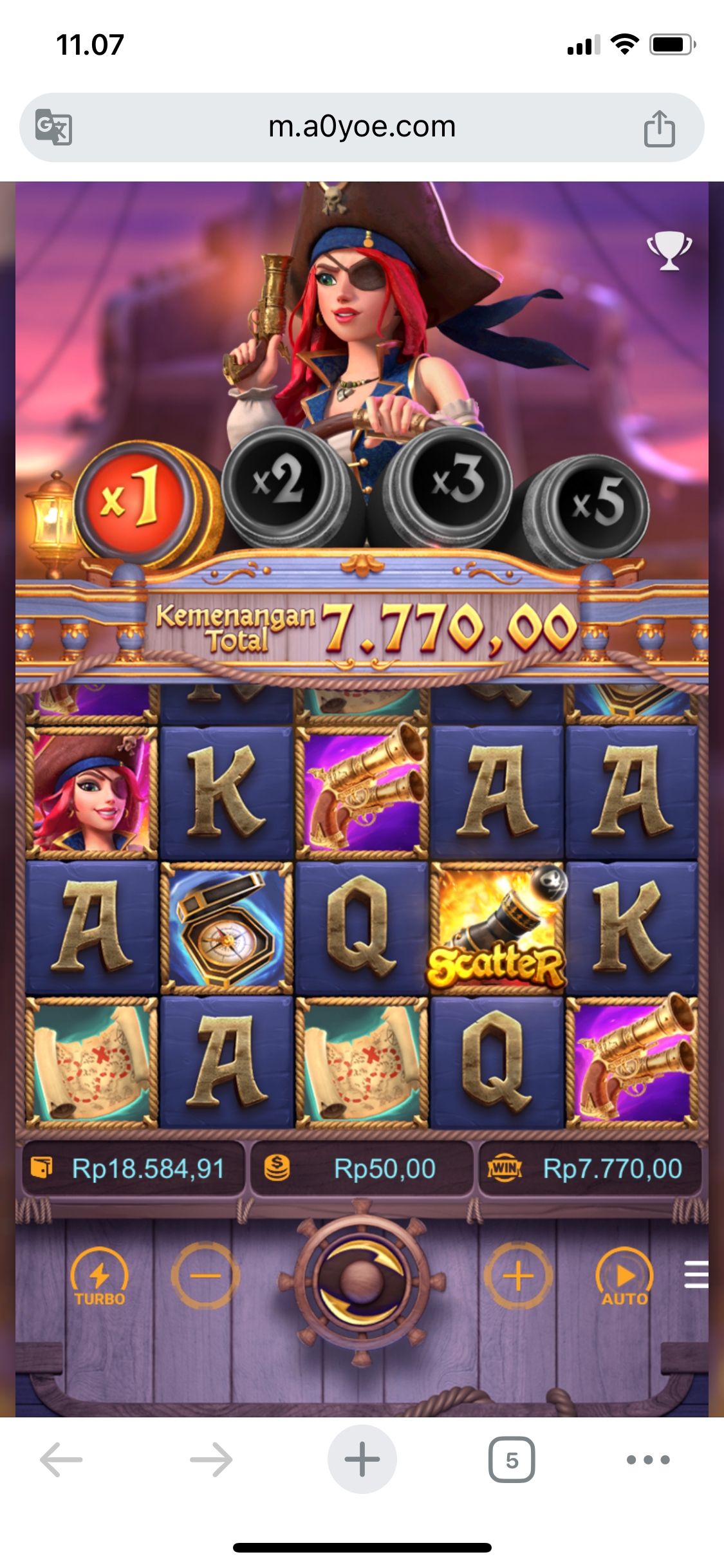Open the browser share button

pyautogui.click(x=659, y=129)
